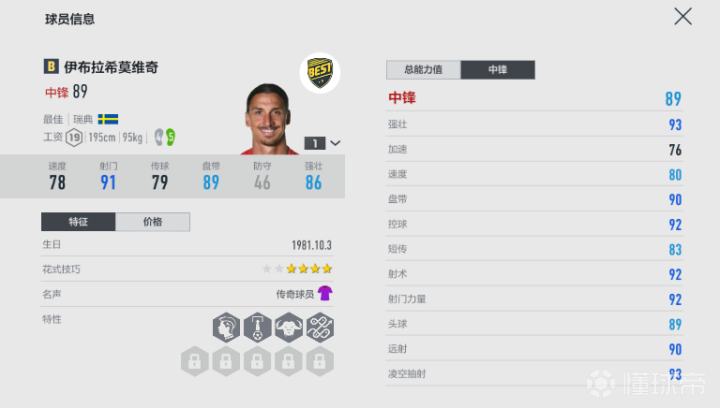This screenshot has width=720, height=408.
Task: Click the BEST season badge
Action: [320, 73]
